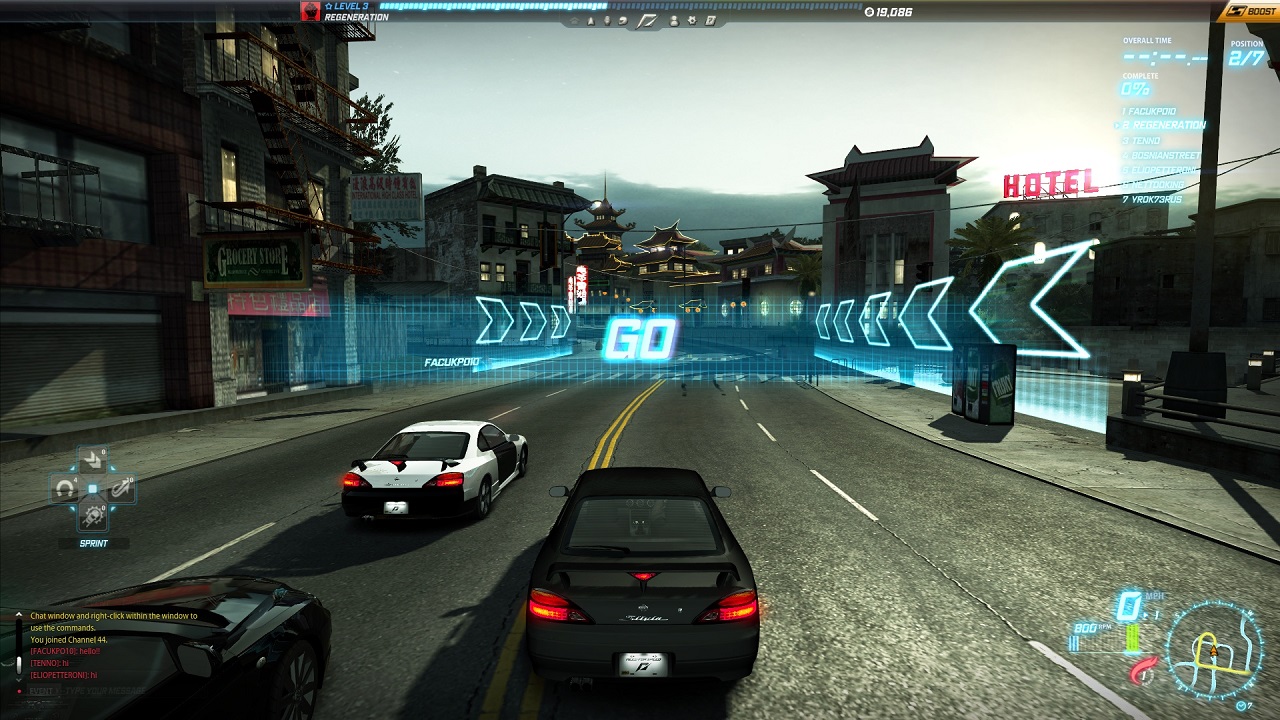Use the slingshot arrow powerup
Image resolution: width=1280 pixels, height=720 pixels.
coord(121,489)
